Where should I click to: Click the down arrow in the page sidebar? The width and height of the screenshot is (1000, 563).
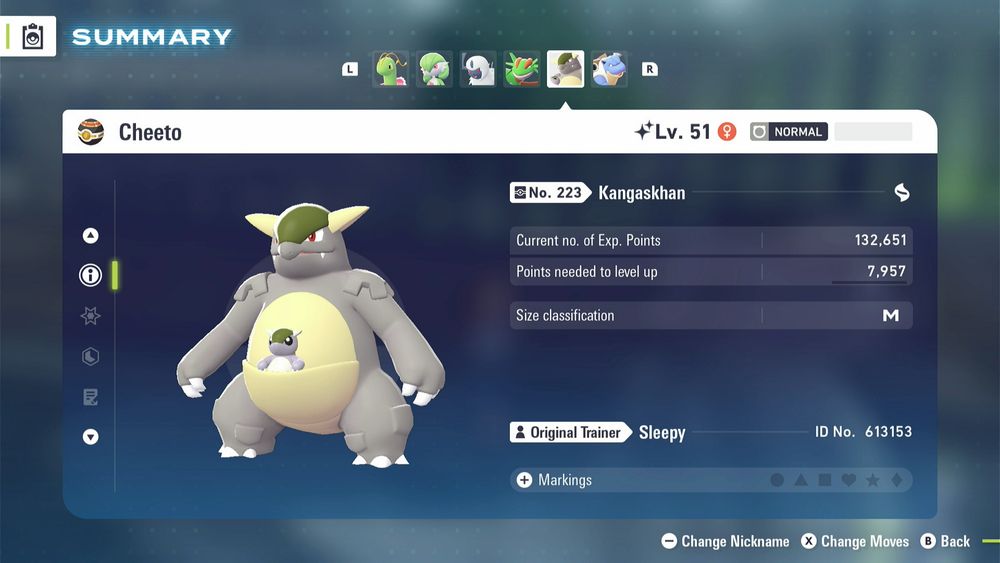tap(91, 436)
